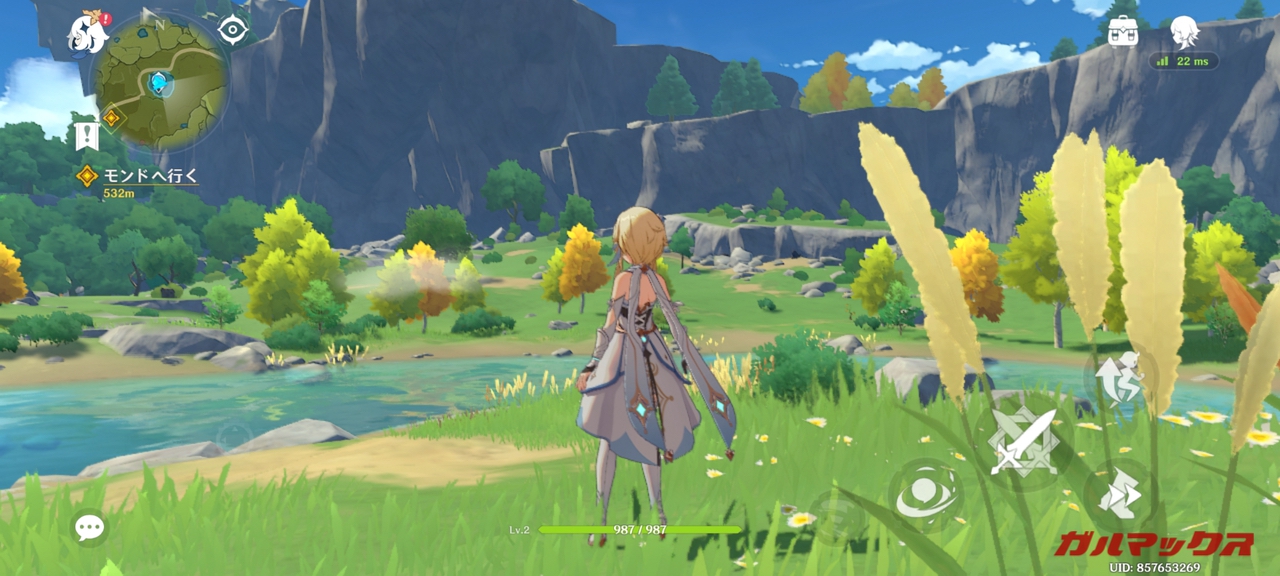Open the chat speech bubble
This screenshot has height=576, width=1280.
pyautogui.click(x=89, y=528)
